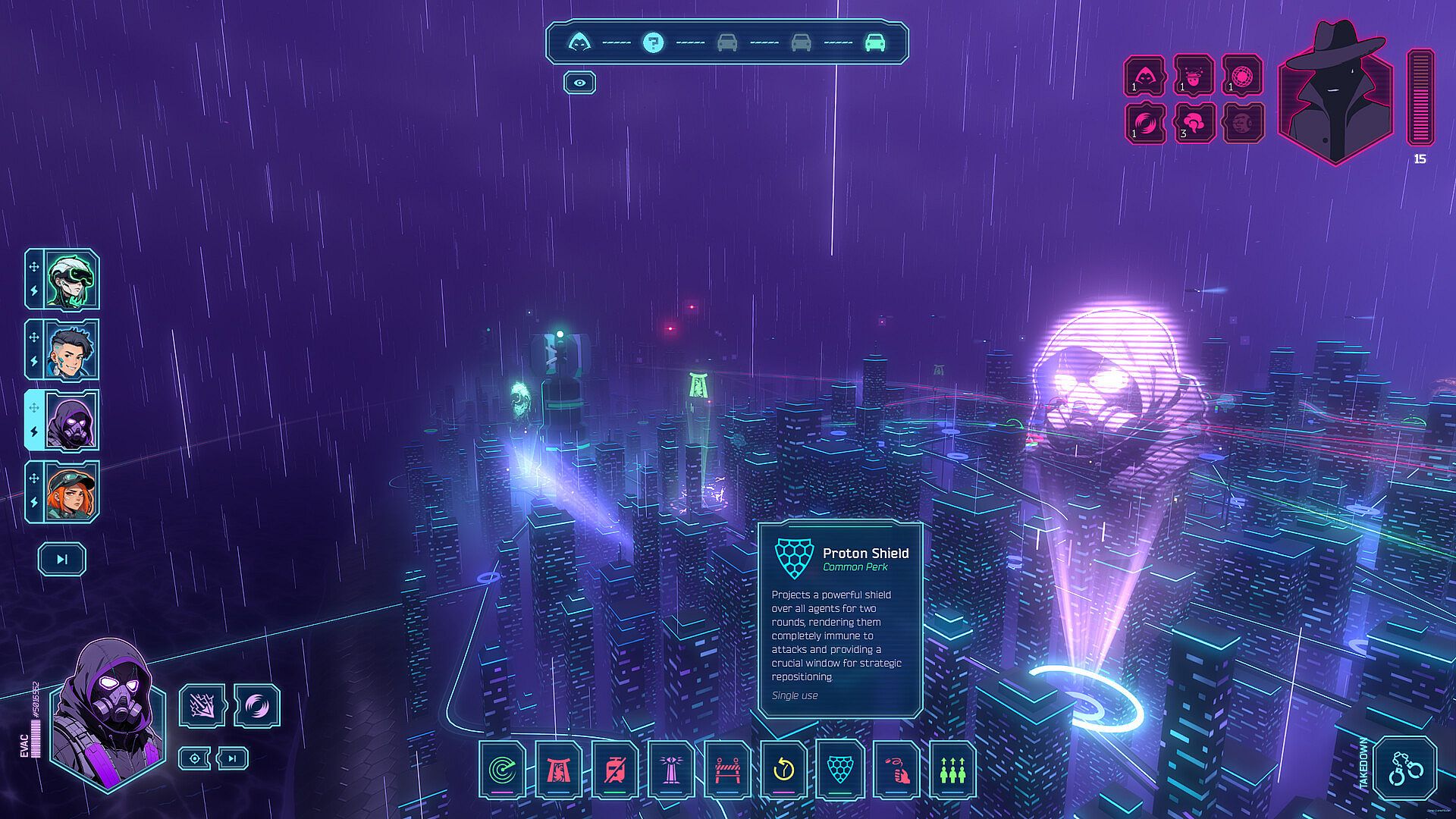The image size is (1456, 819).
Task: Use the yellow rewind clock perk
Action: point(783,770)
